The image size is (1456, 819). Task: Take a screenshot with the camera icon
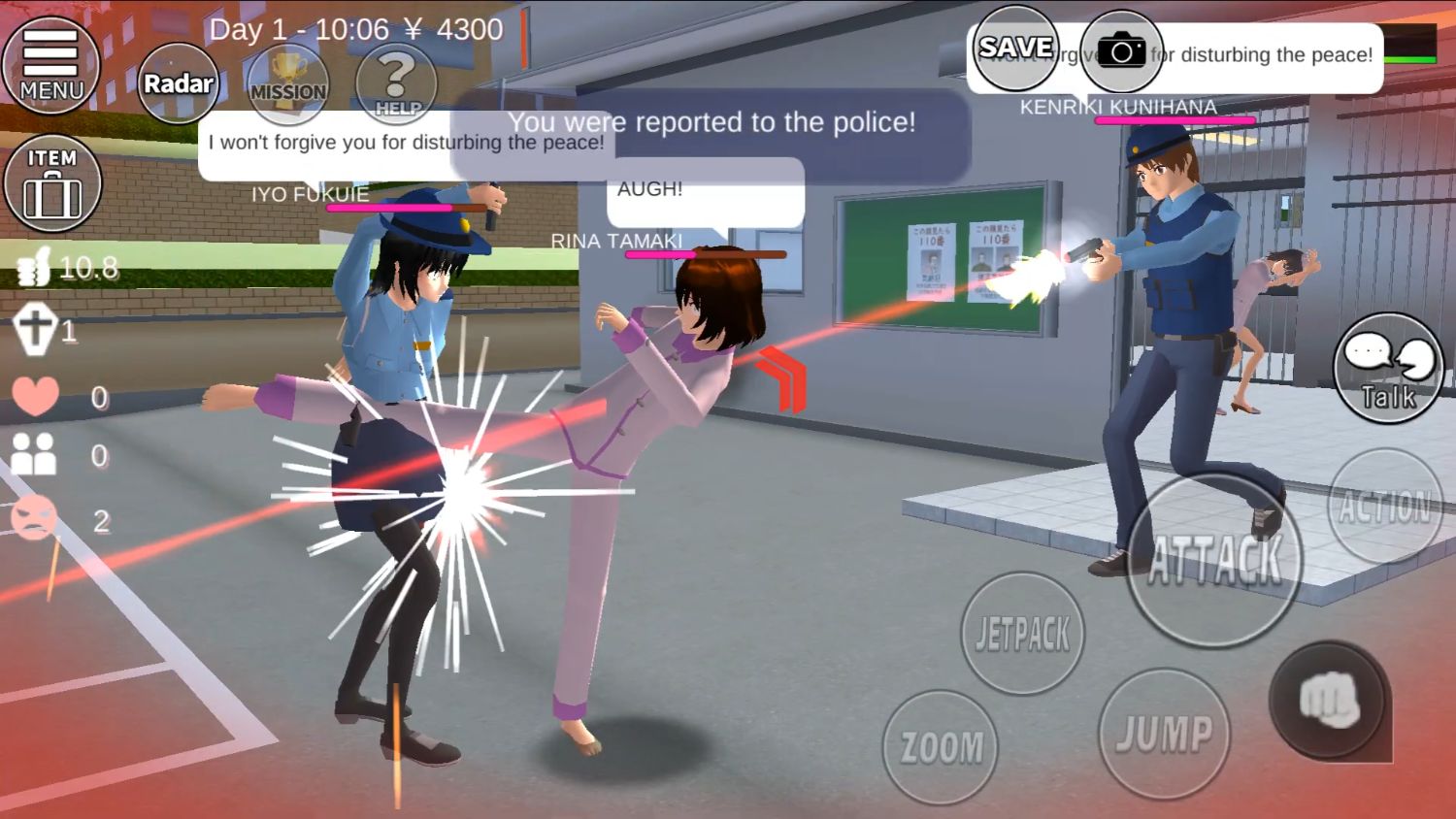click(x=1123, y=48)
